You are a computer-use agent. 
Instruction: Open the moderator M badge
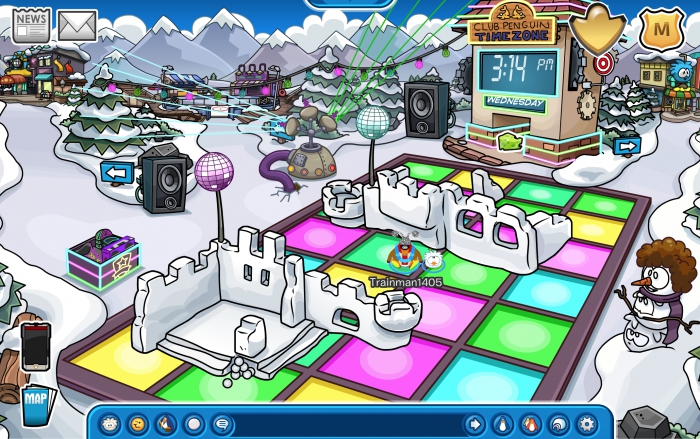coord(658,27)
